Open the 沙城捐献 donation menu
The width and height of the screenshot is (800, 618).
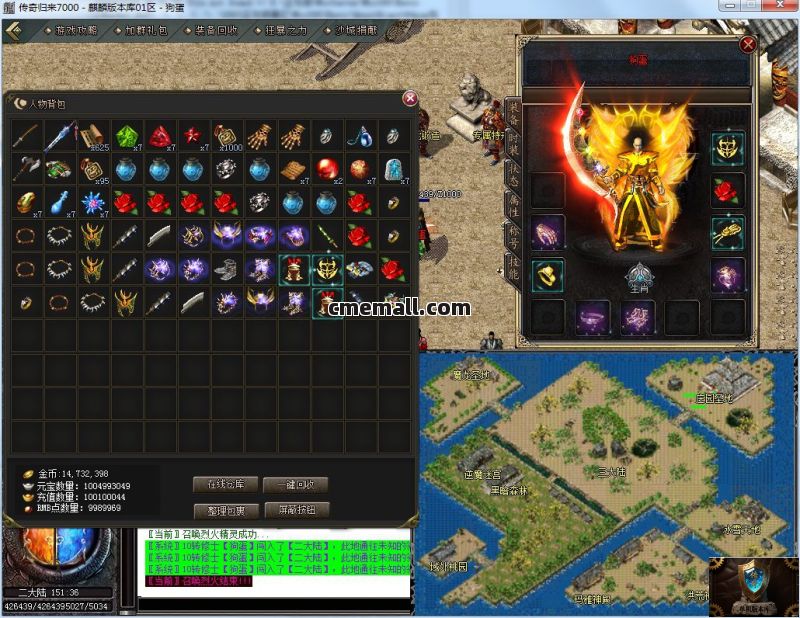click(355, 31)
